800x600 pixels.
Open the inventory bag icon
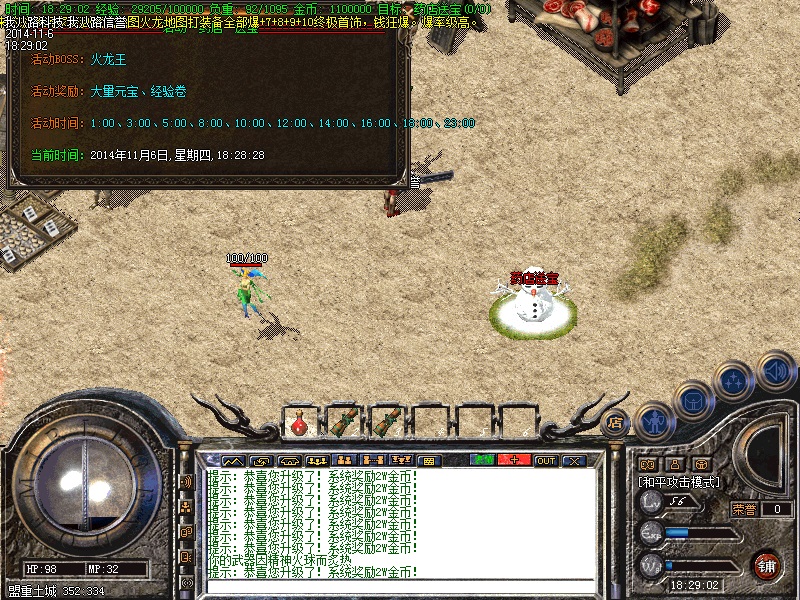point(694,400)
